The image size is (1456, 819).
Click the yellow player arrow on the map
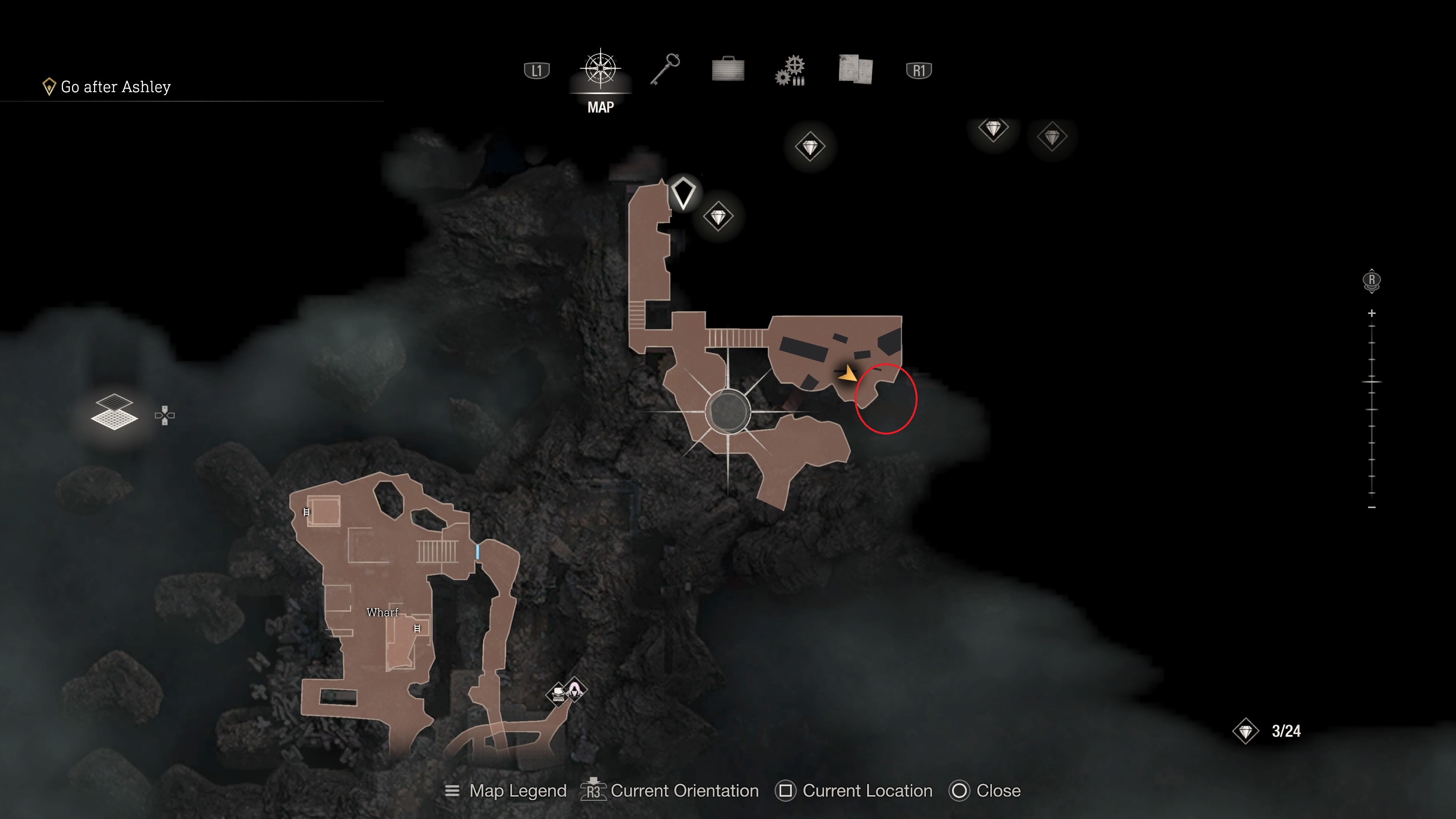[x=847, y=373]
